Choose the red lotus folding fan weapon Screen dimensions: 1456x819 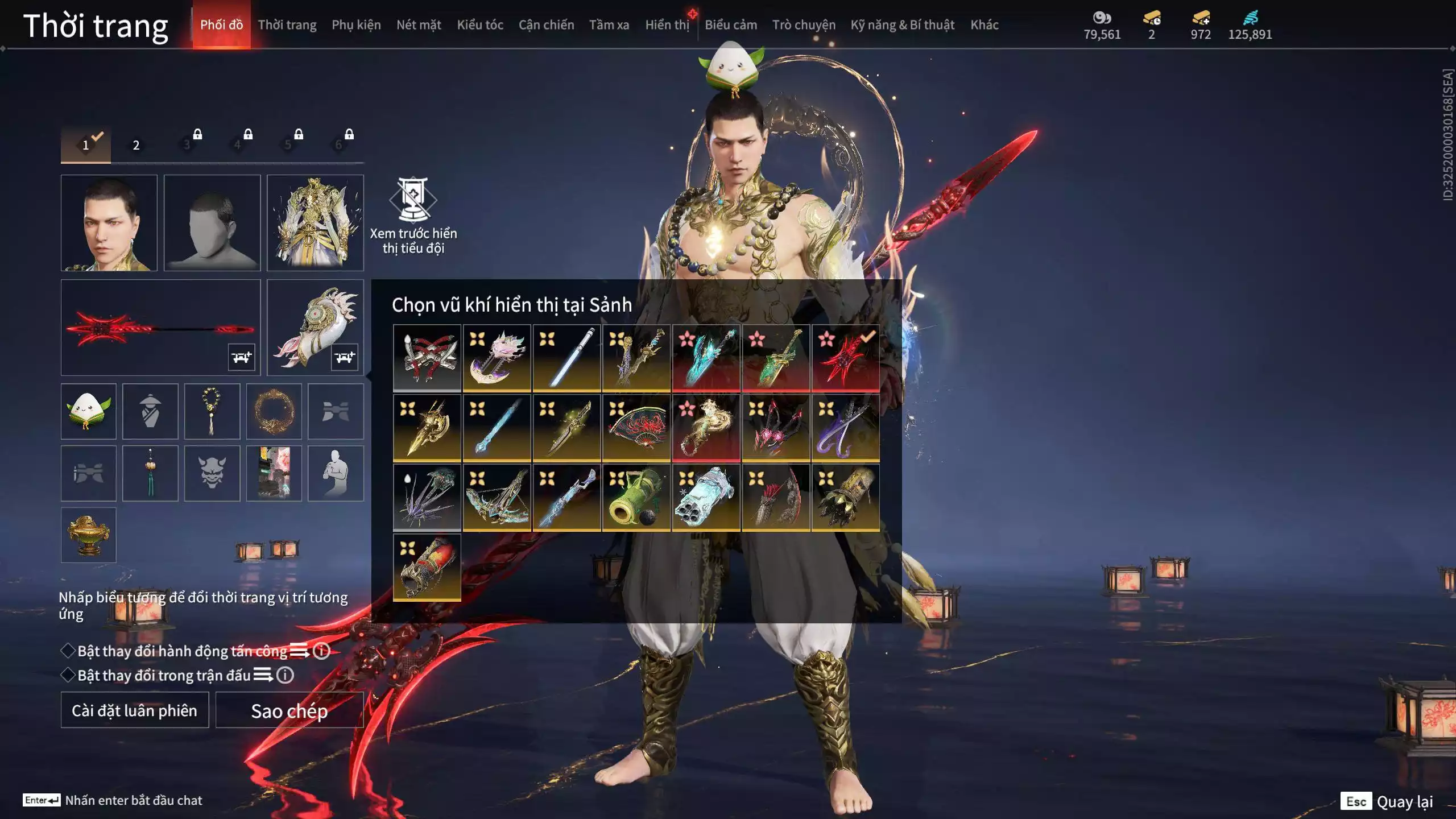(636, 428)
